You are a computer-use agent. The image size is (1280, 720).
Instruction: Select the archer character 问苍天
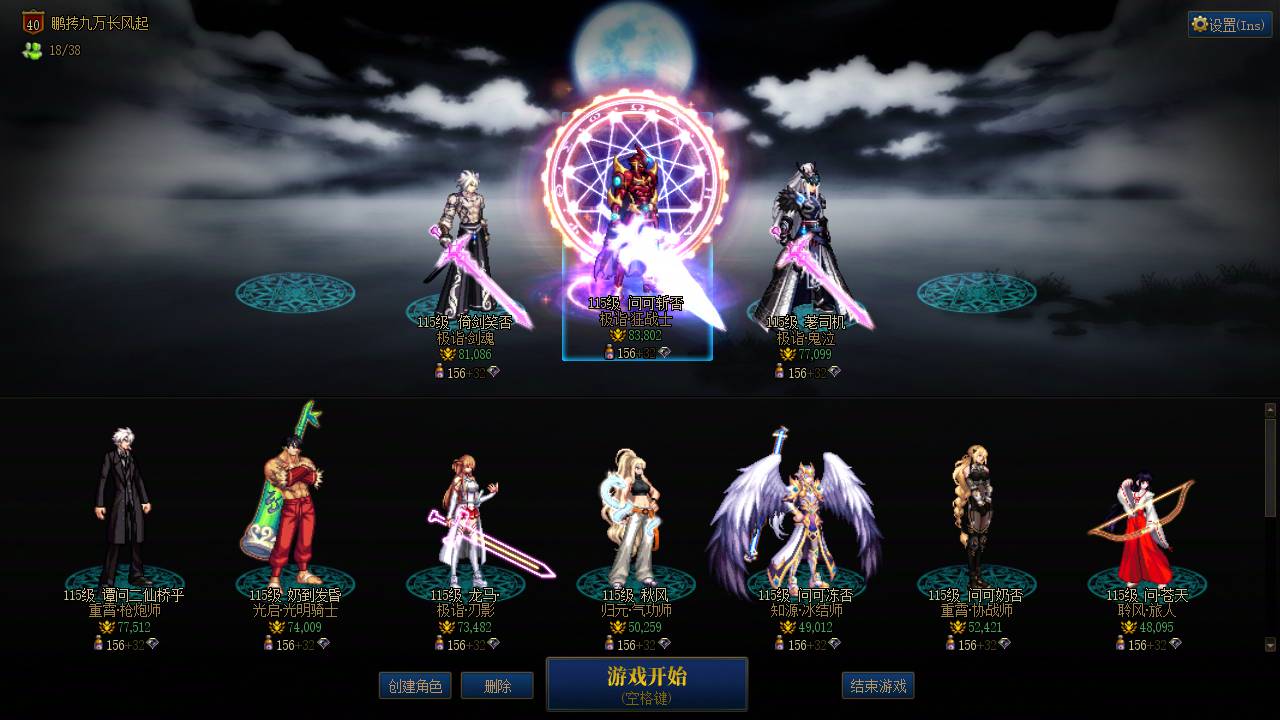(x=1140, y=520)
